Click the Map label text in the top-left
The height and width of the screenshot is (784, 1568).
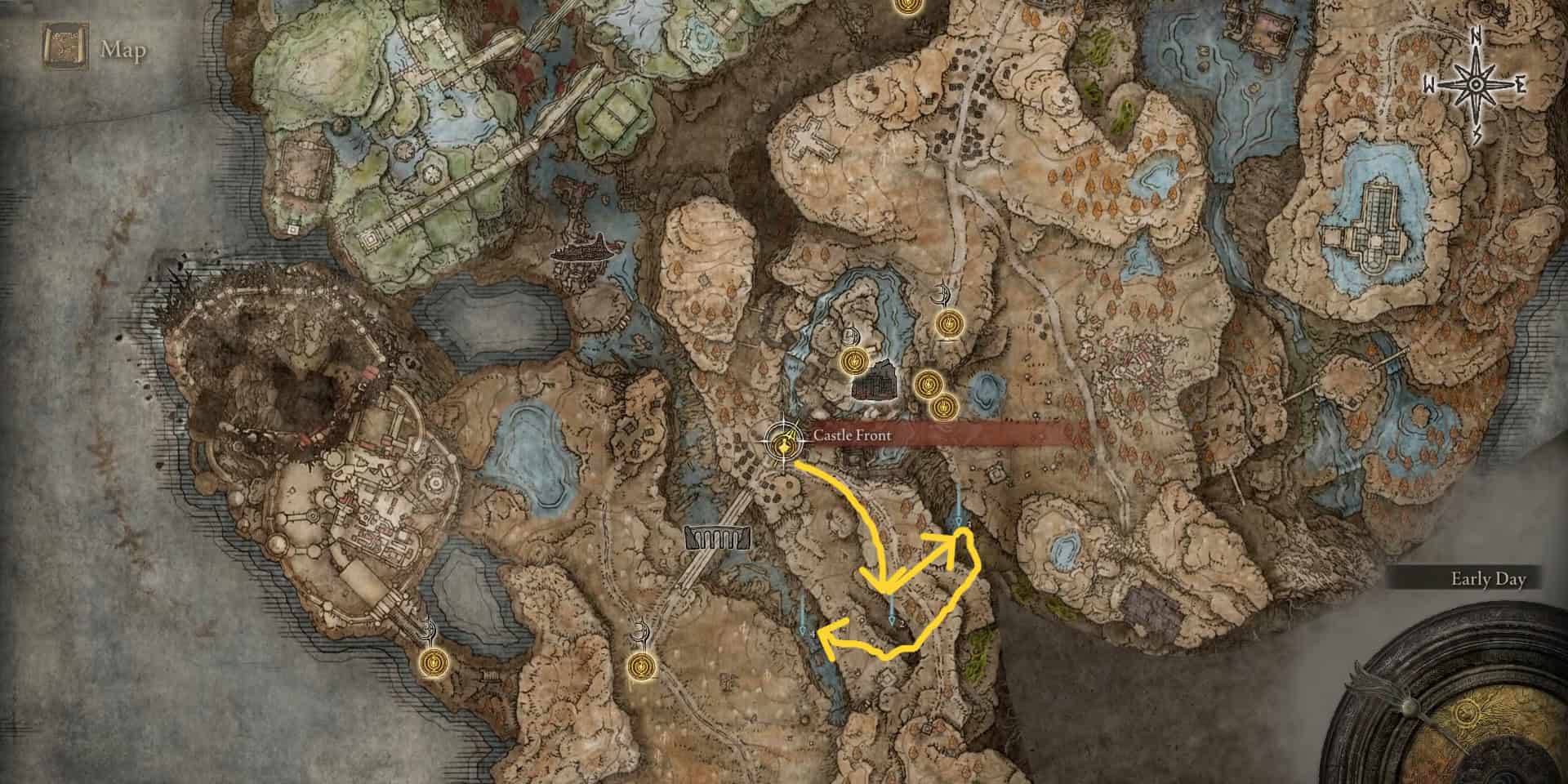[x=122, y=51]
